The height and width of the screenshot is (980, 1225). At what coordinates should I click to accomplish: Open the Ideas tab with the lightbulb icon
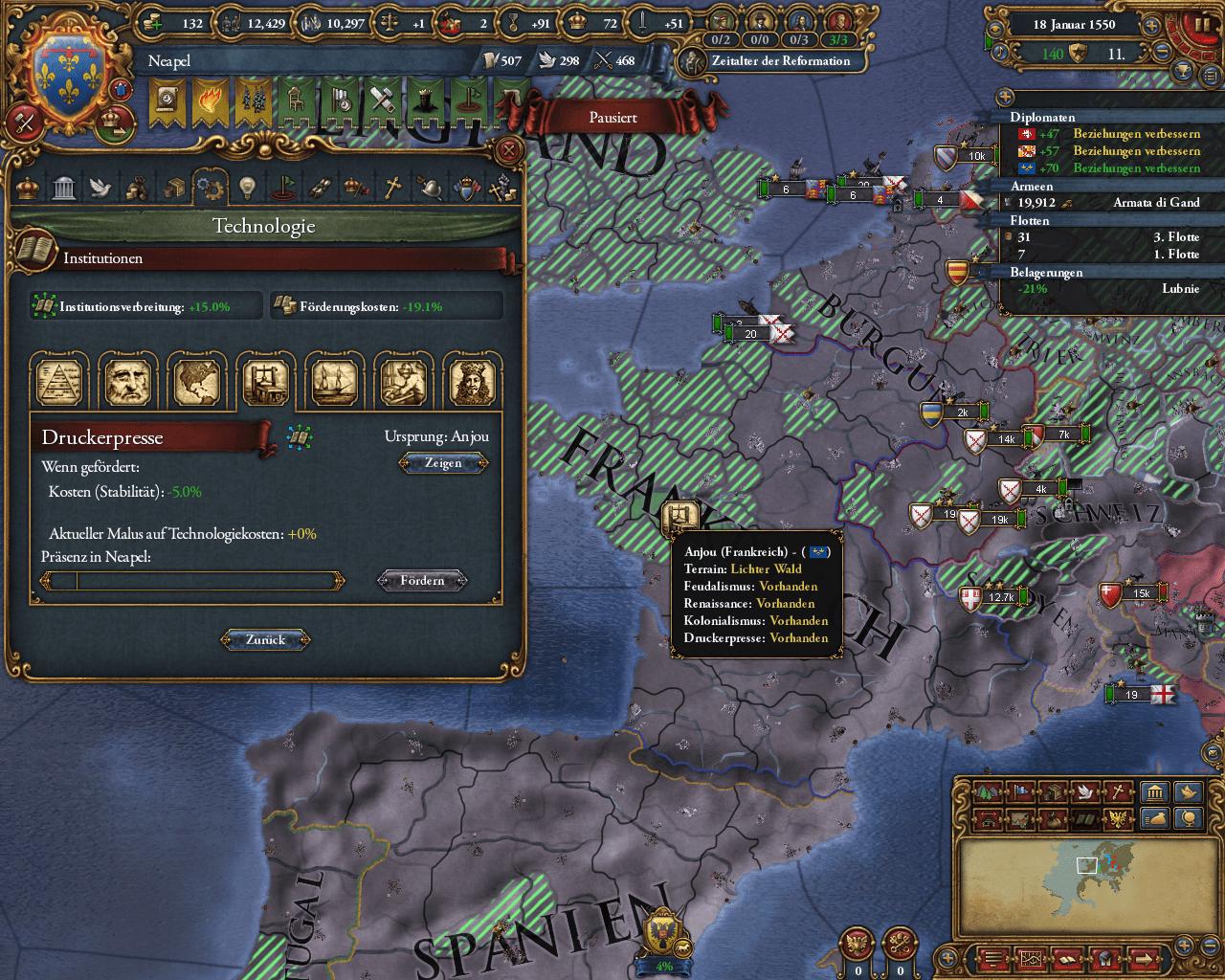[246, 188]
